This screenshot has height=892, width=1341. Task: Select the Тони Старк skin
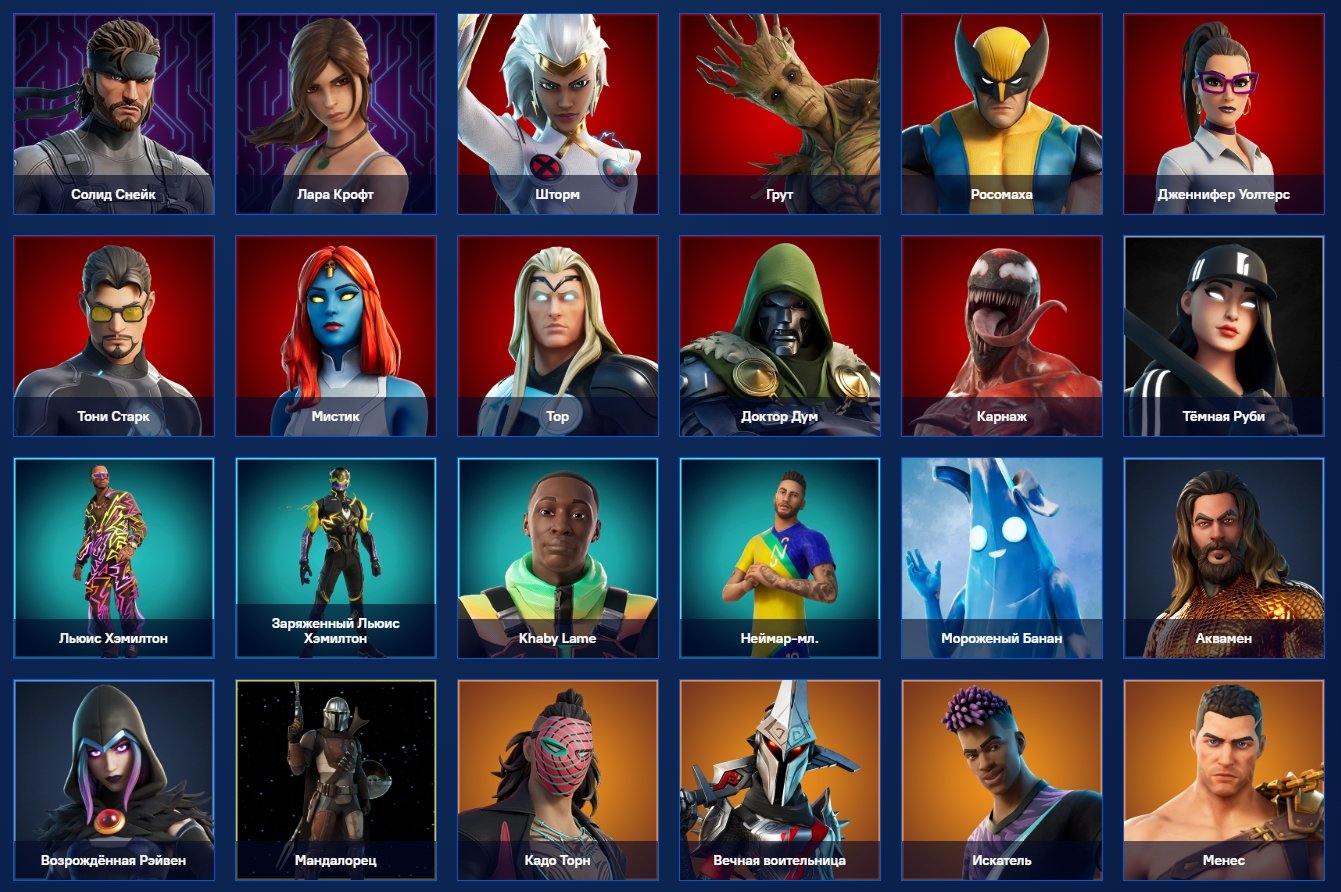[x=112, y=333]
